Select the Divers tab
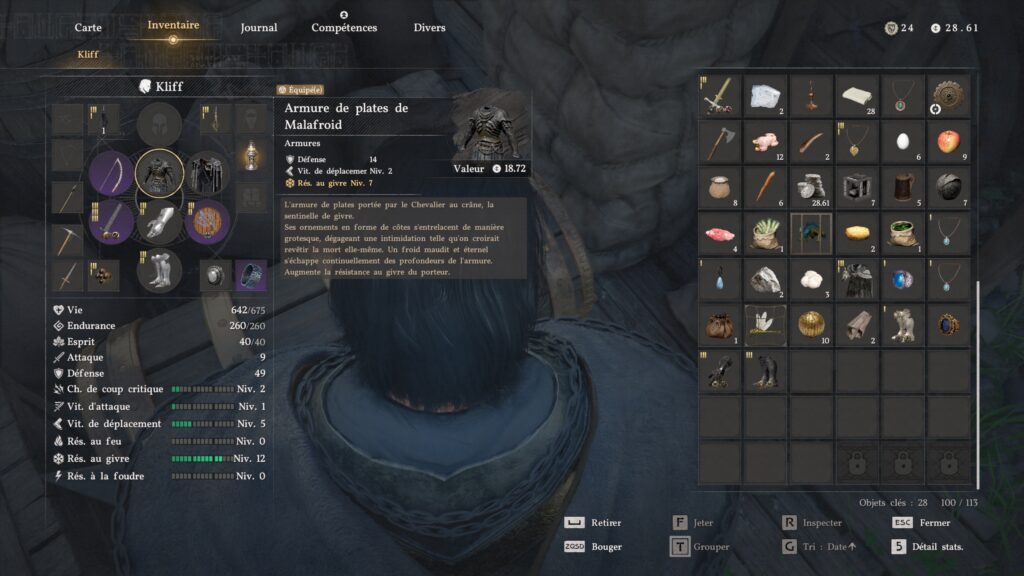Viewport: 1024px width, 576px height. [x=429, y=28]
